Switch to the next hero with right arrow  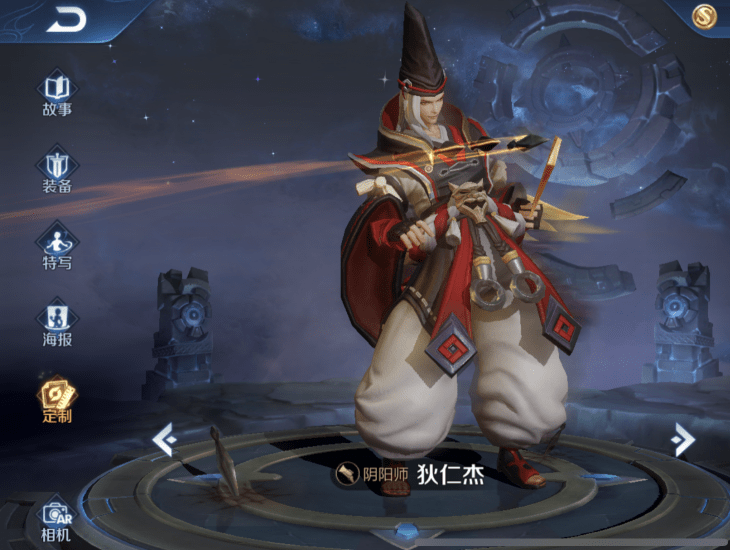pyautogui.click(x=683, y=438)
